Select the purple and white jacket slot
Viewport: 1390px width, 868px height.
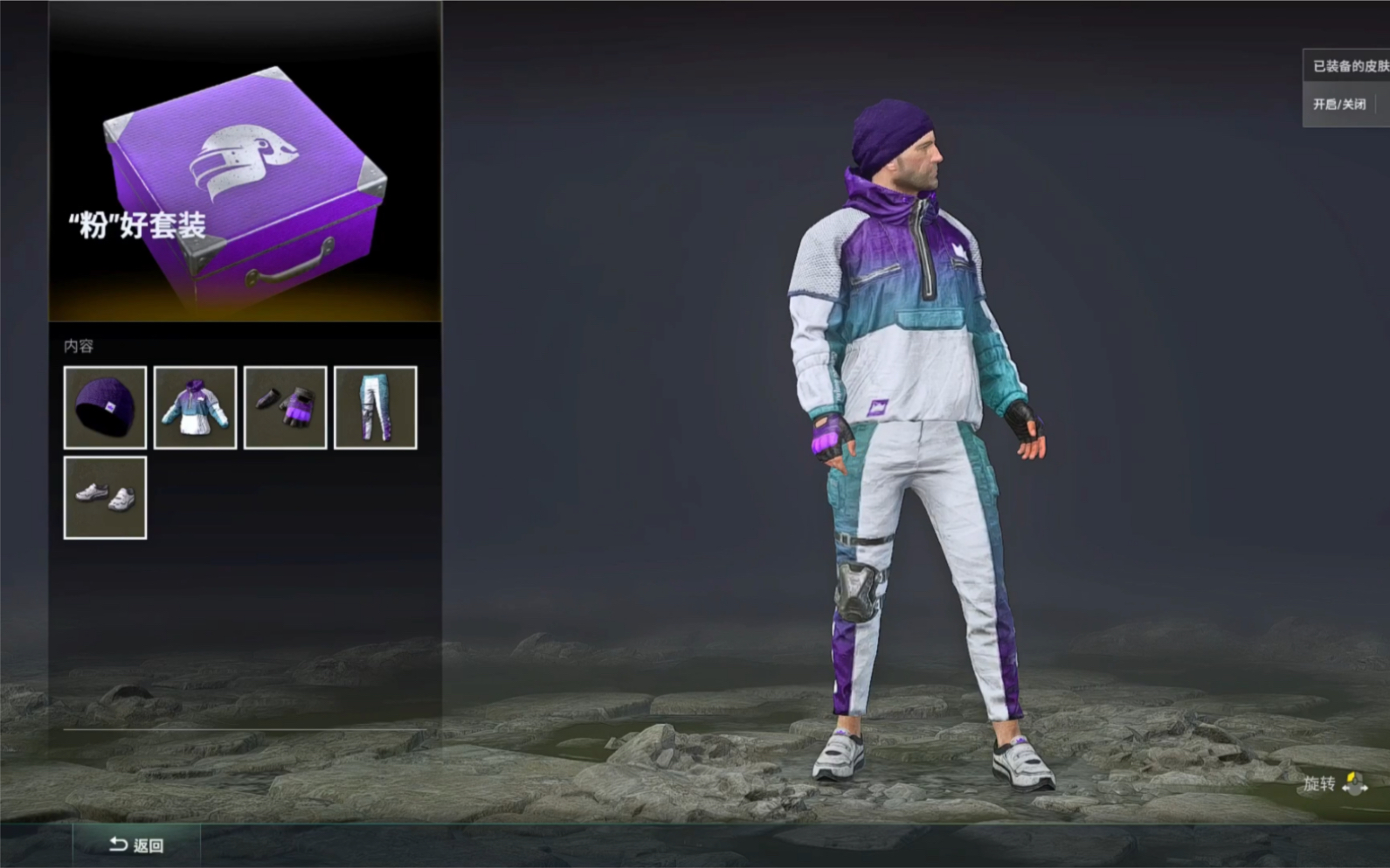click(x=195, y=408)
